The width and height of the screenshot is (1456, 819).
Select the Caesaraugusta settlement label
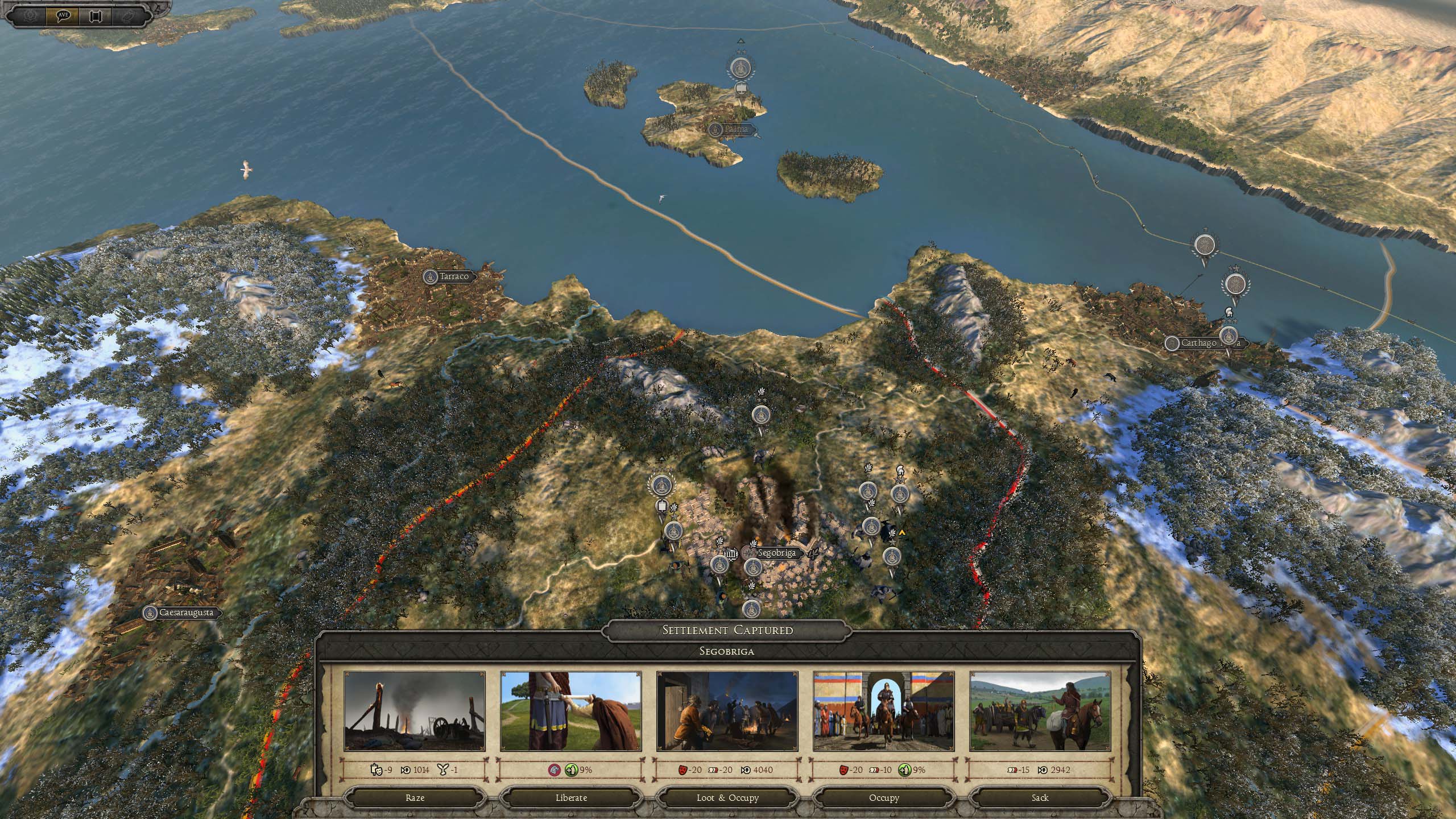point(180,613)
